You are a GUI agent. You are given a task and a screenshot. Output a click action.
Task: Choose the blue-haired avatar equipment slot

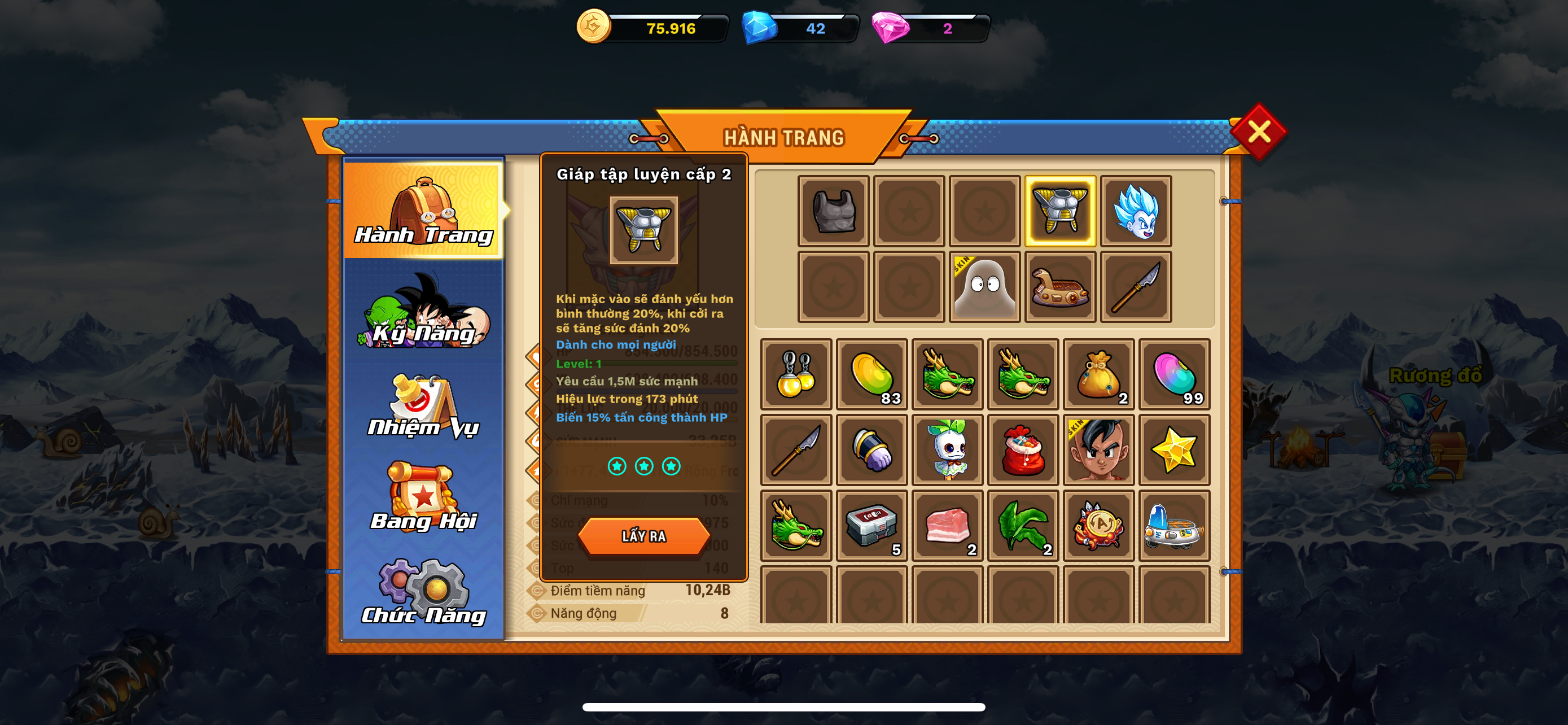1136,211
